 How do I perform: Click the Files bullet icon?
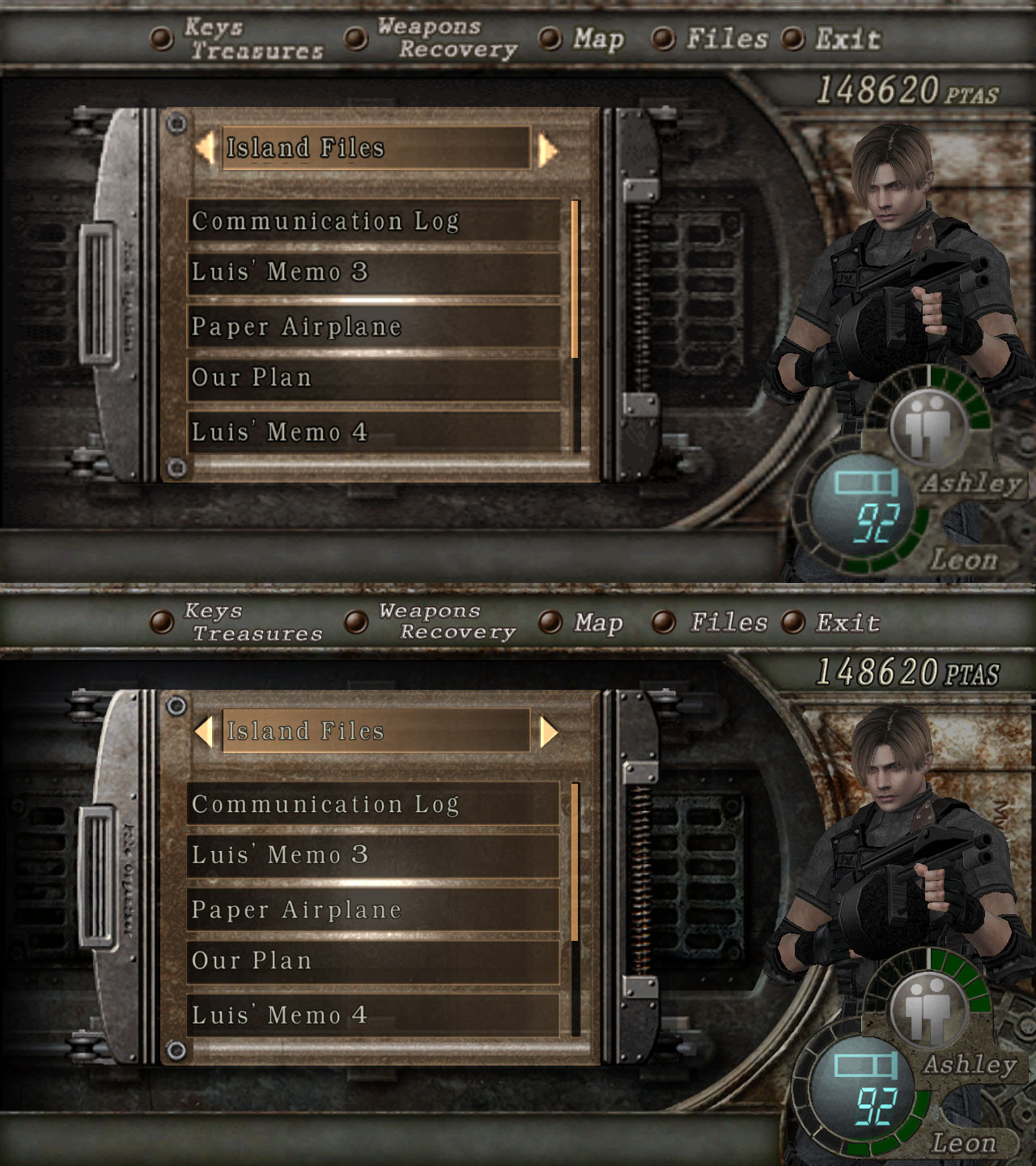click(664, 39)
